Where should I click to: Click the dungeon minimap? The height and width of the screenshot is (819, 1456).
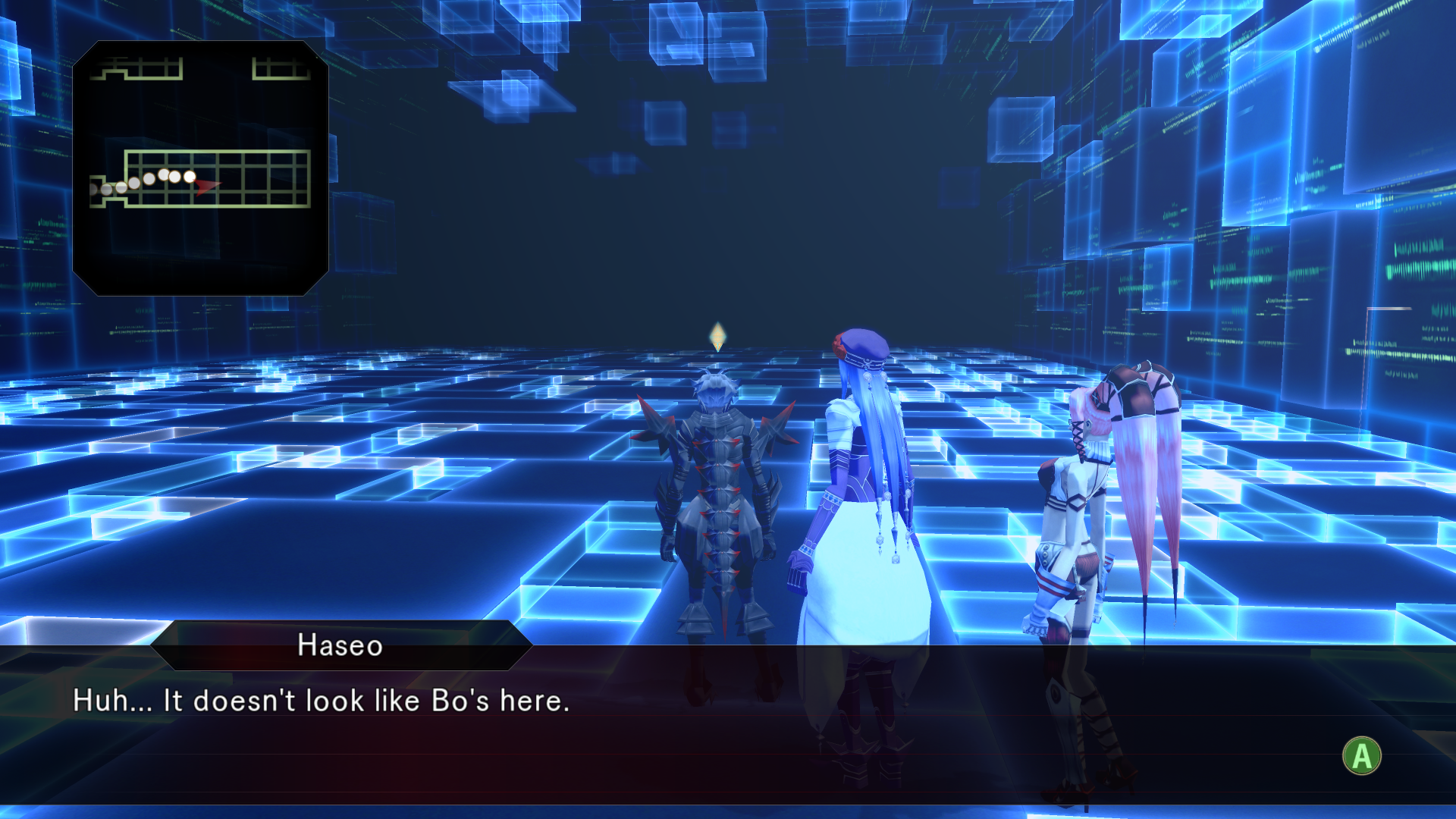click(200, 168)
